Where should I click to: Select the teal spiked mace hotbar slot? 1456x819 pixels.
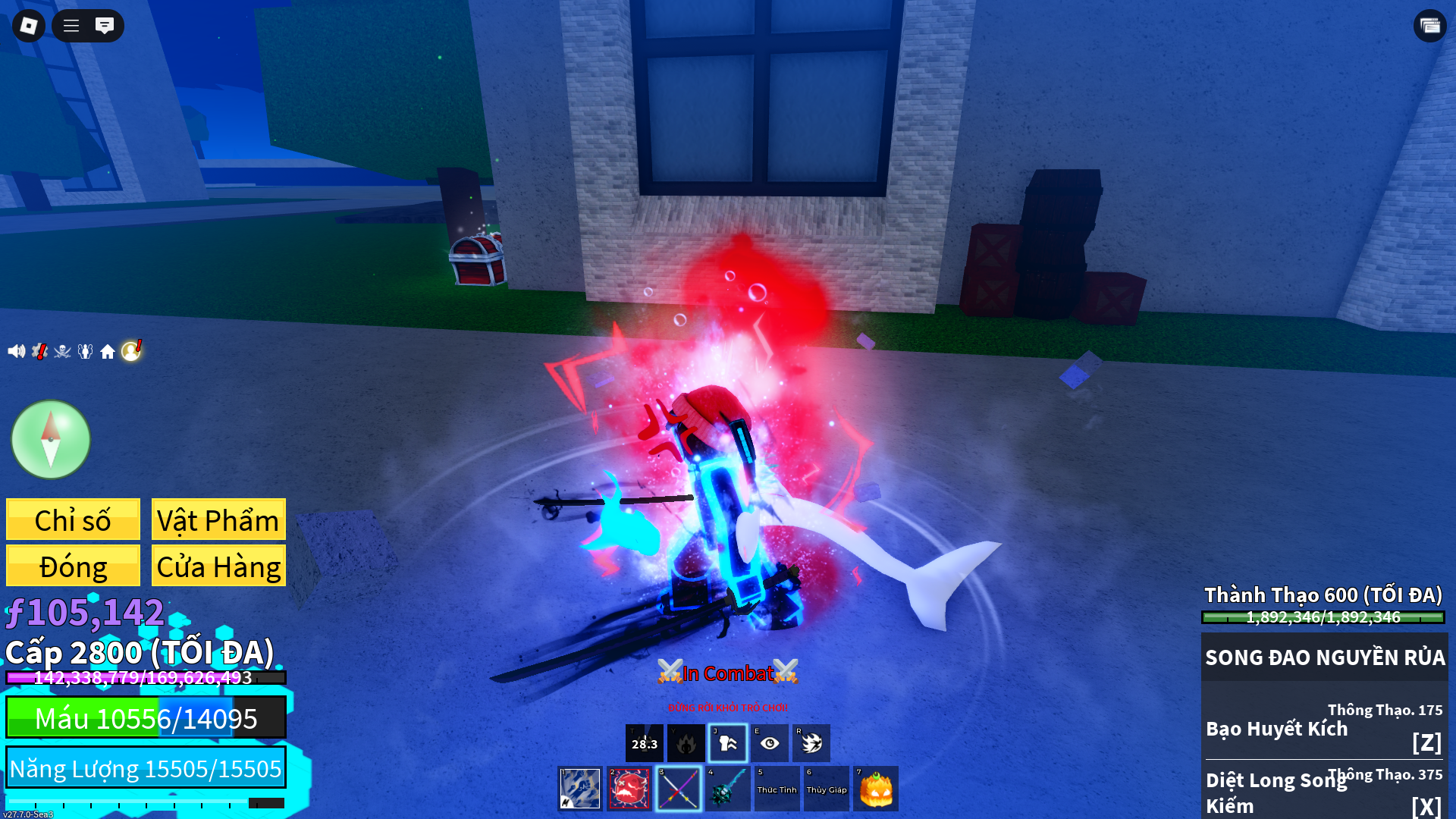[x=728, y=789]
